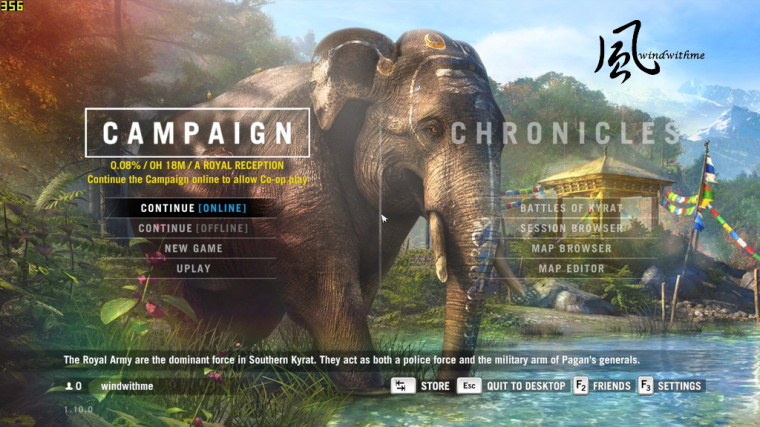Select Continue (Online)
This screenshot has width=760, height=427.
194,208
